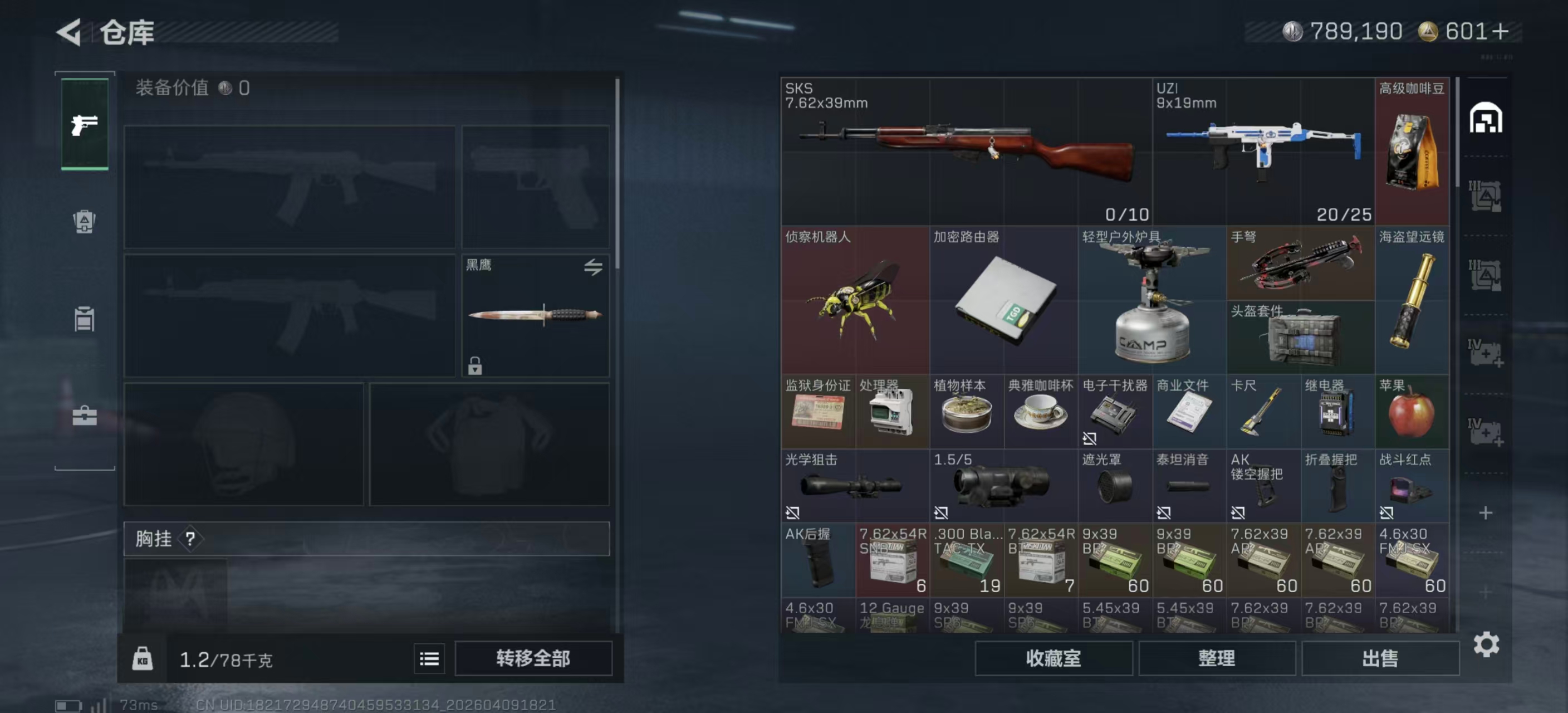This screenshot has height=713, width=1568.
Task: Select the 轻型户外炉具 camp stove
Action: tap(1151, 300)
